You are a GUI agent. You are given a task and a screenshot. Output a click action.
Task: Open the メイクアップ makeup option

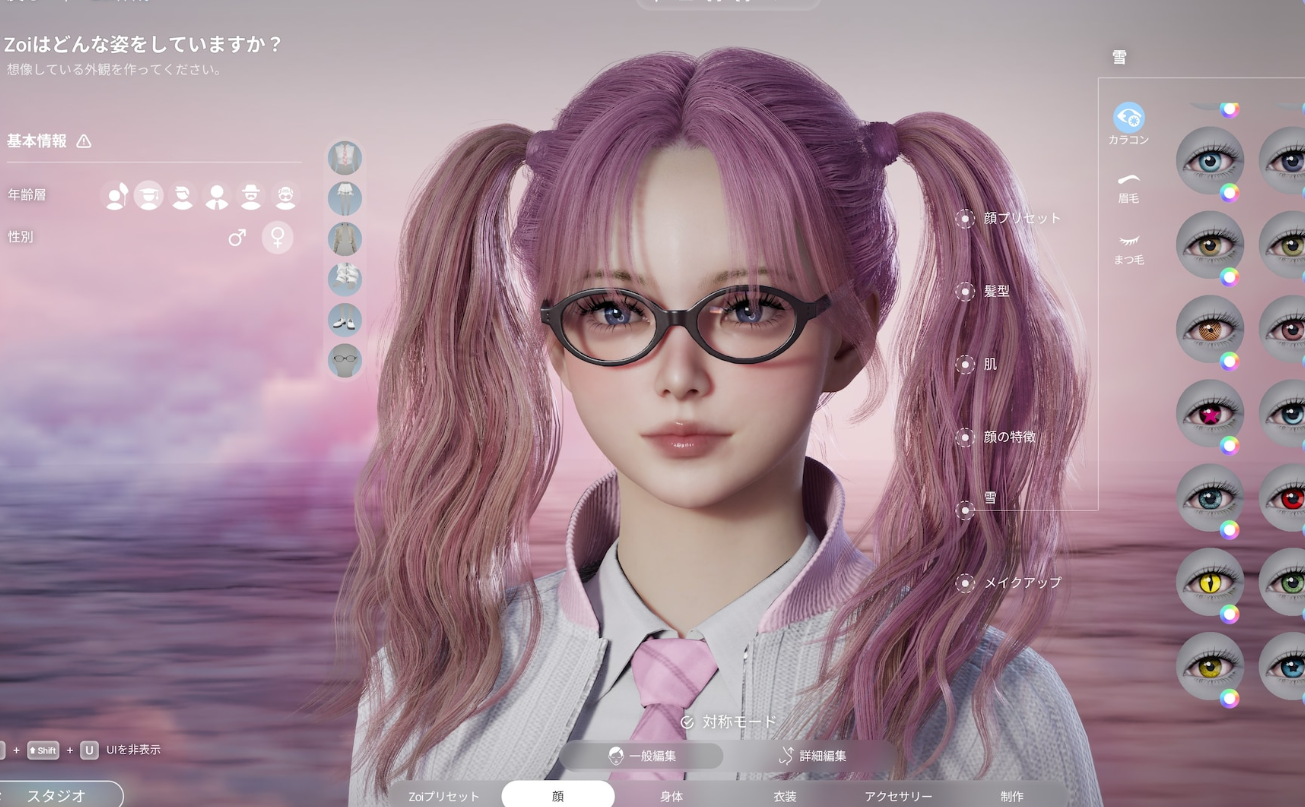[1011, 582]
